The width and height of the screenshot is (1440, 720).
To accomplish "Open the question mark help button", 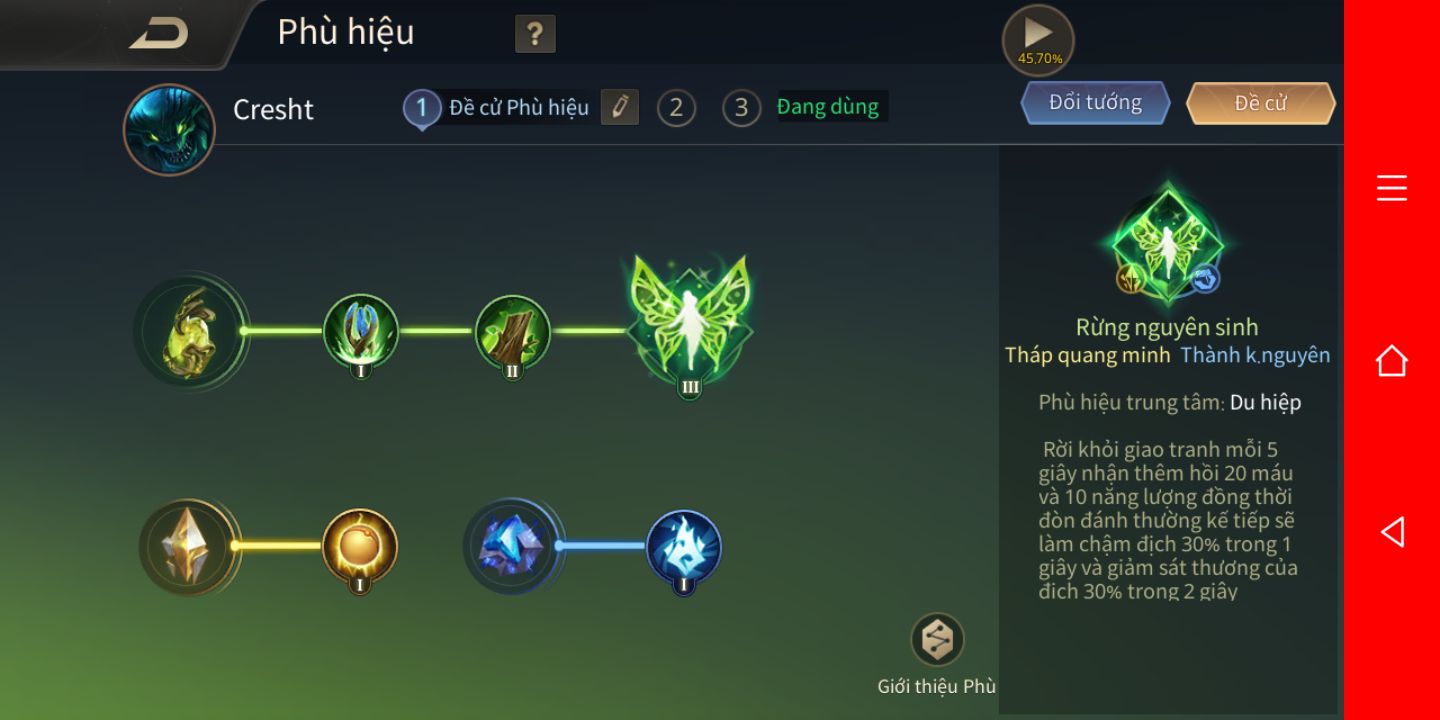I will pos(535,35).
